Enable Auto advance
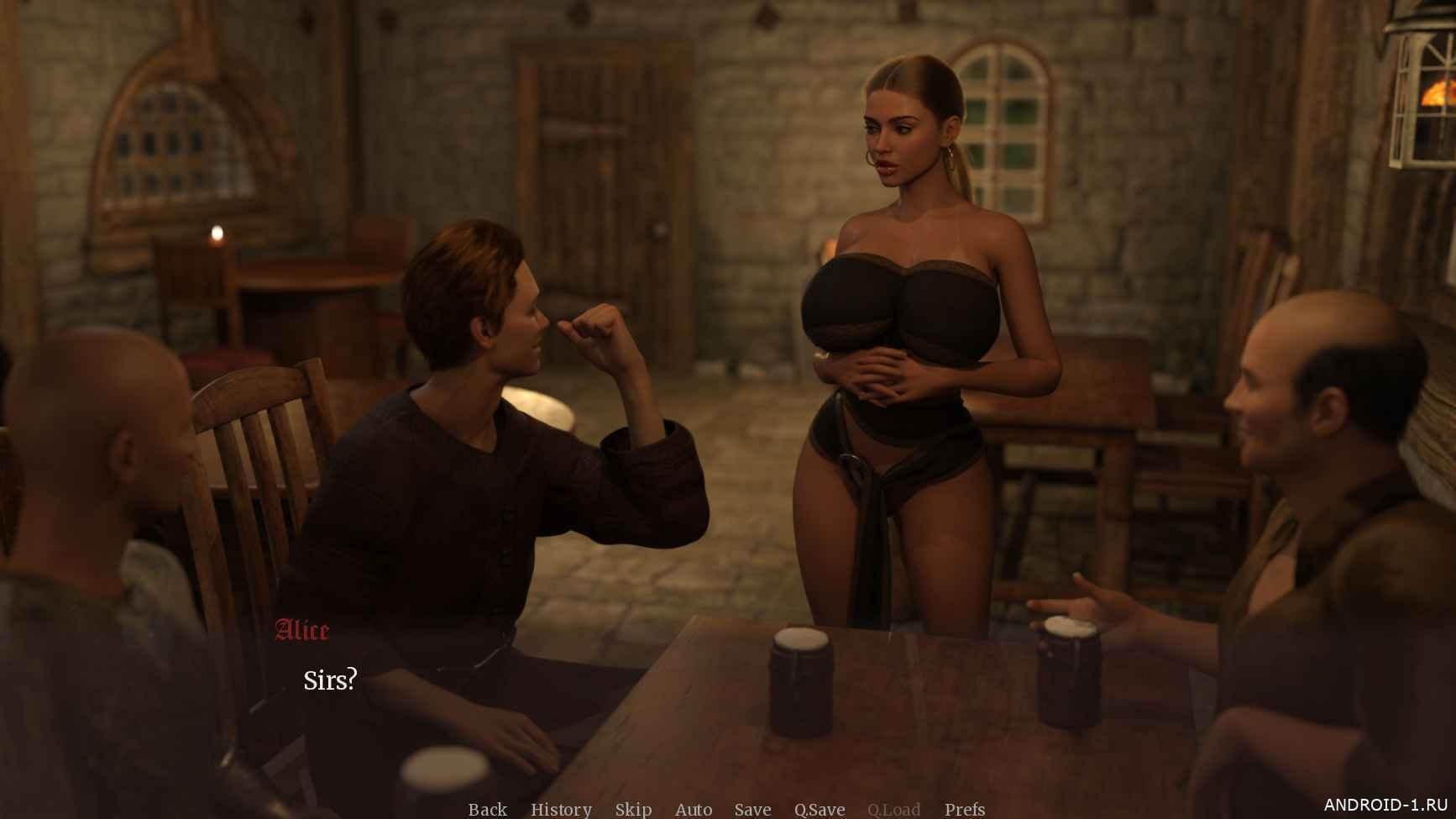The width and height of the screenshot is (1456, 819). (x=694, y=809)
